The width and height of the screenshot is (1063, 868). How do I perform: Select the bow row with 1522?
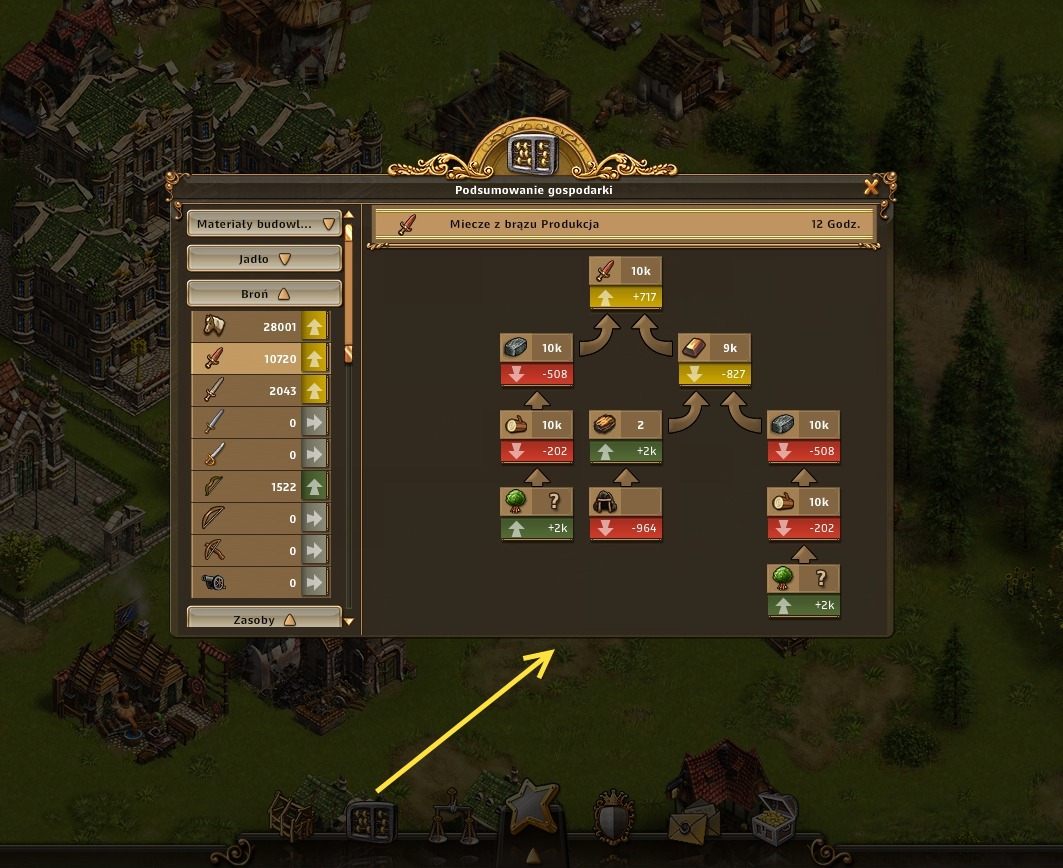(260, 487)
